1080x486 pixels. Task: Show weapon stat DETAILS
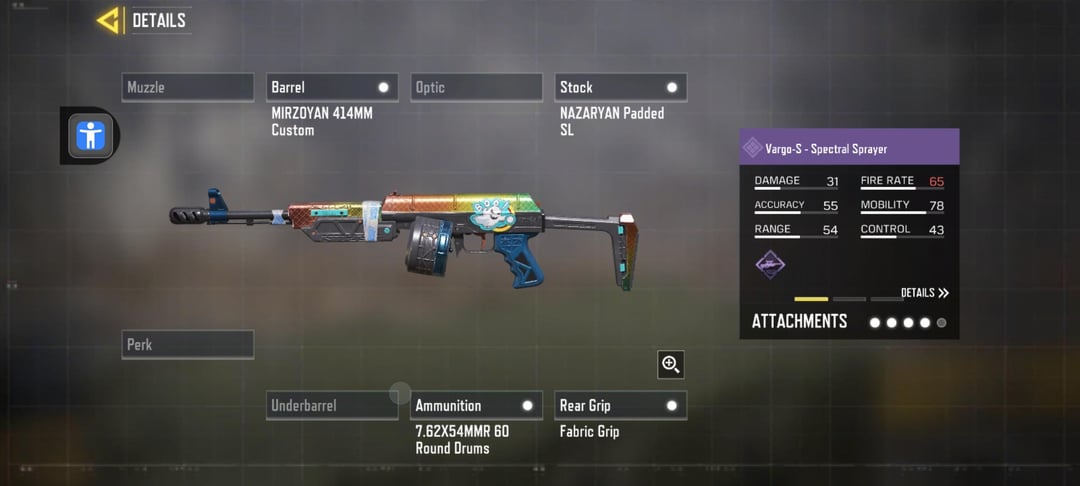pyautogui.click(x=924, y=293)
